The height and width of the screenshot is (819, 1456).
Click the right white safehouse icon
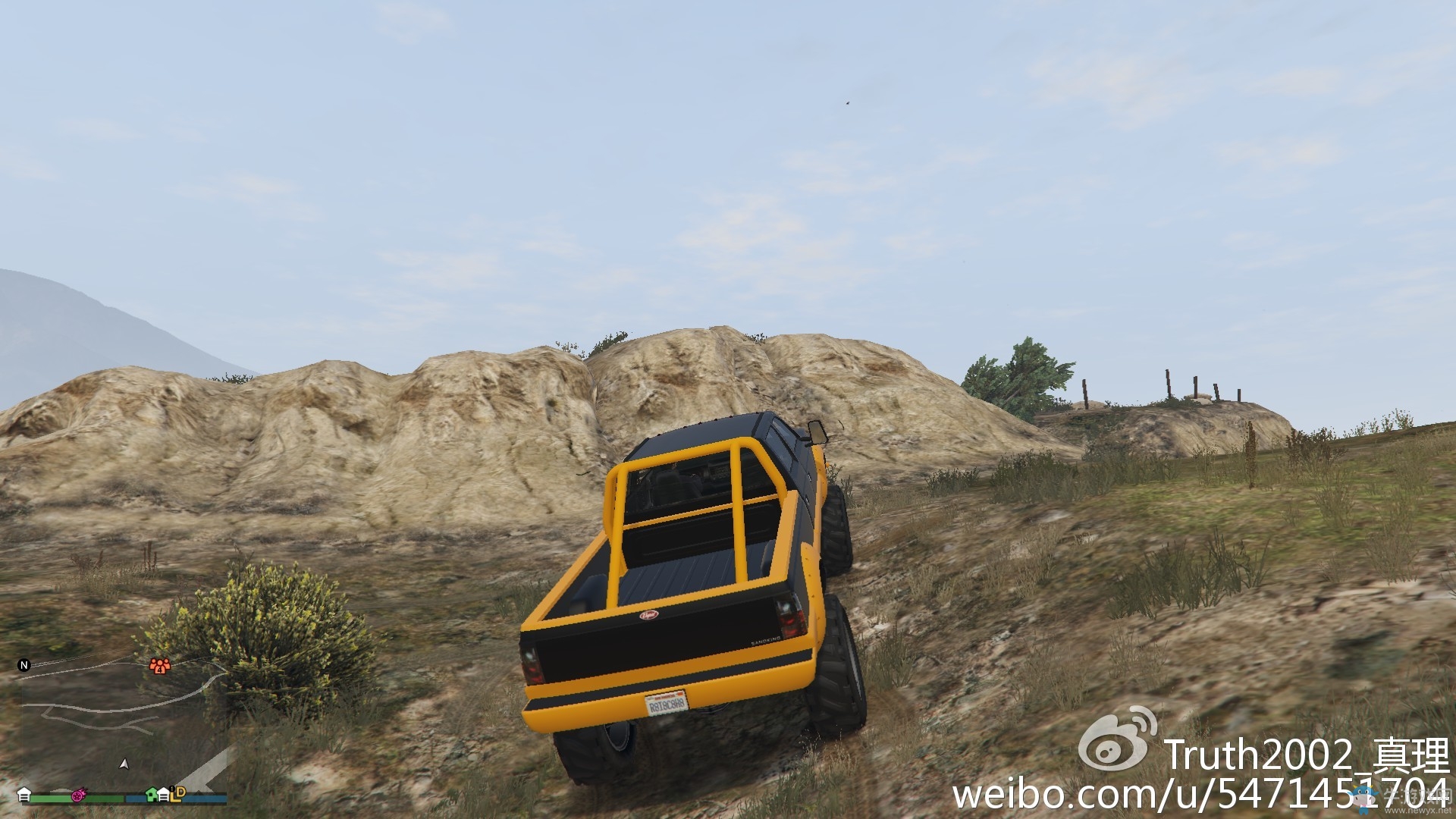pyautogui.click(x=164, y=795)
